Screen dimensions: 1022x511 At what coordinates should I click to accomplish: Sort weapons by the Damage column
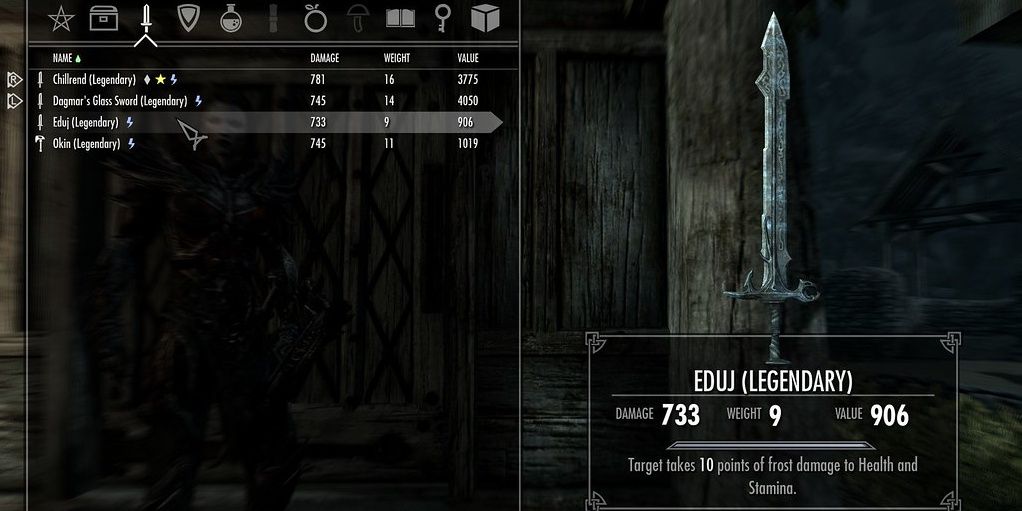coord(326,58)
